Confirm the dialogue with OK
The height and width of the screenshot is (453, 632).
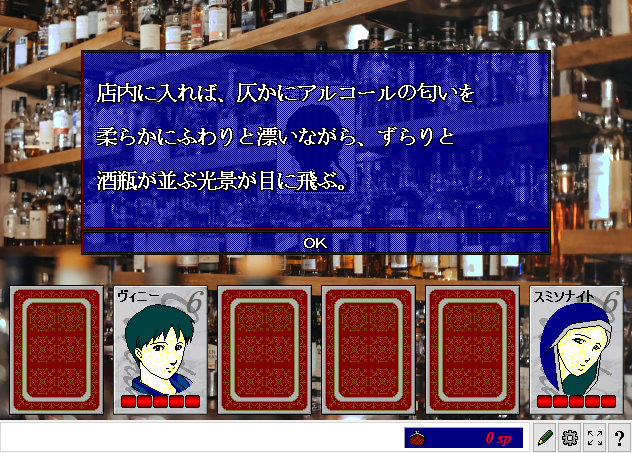pos(315,242)
